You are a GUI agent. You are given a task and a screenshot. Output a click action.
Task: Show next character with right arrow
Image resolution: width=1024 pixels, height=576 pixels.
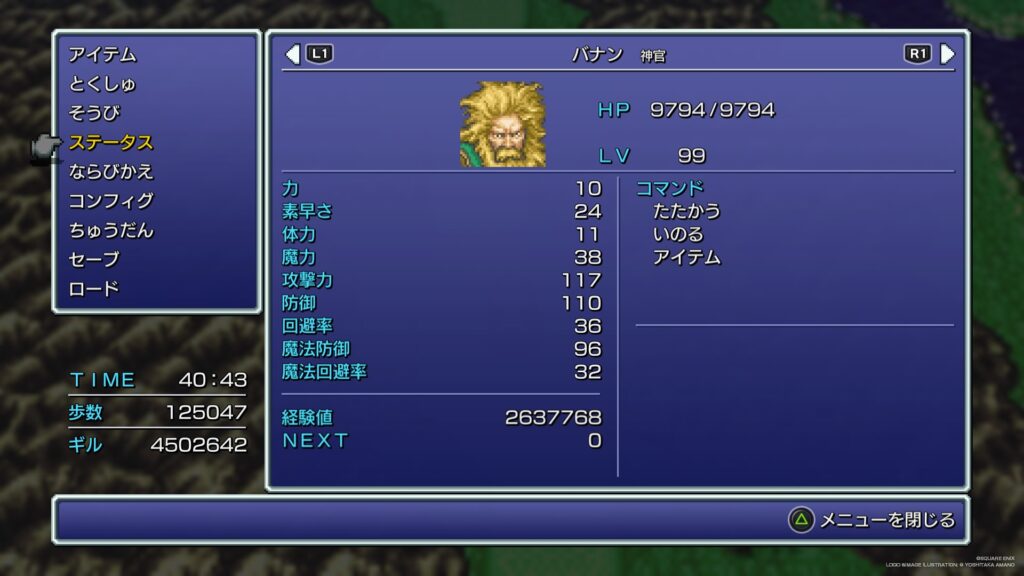click(947, 54)
